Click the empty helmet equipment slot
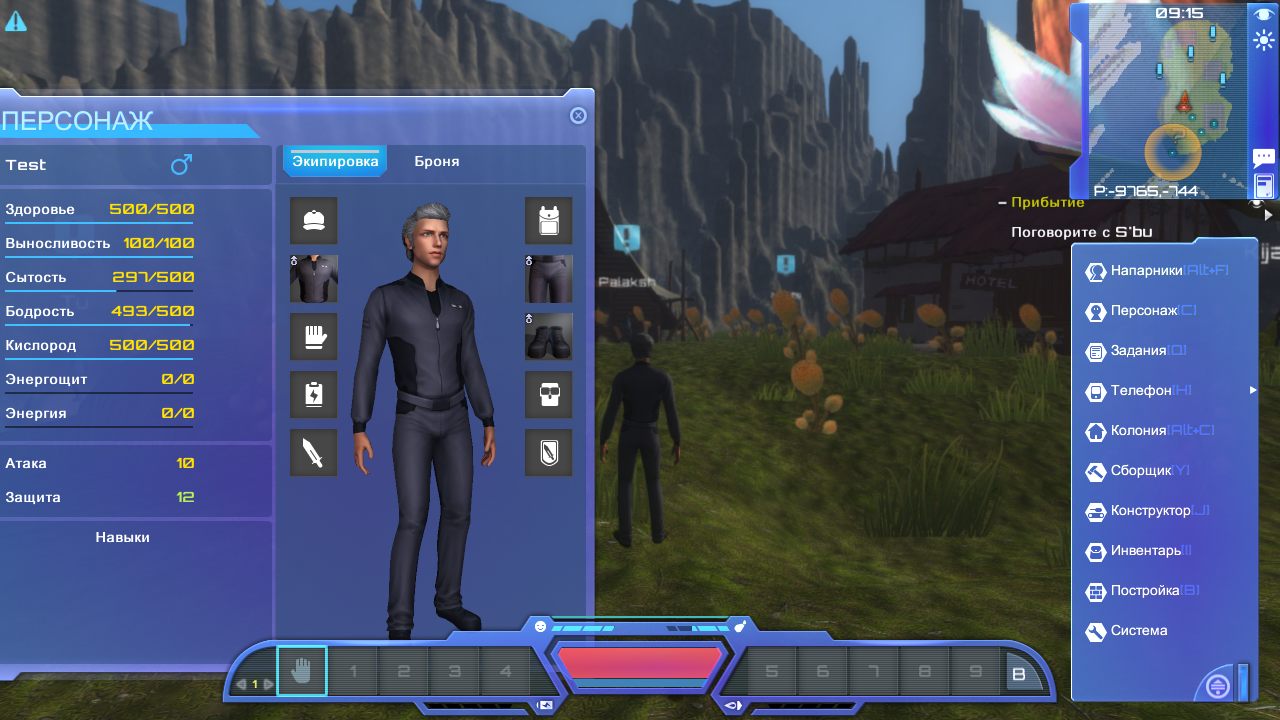The image size is (1280, 720). (314, 221)
